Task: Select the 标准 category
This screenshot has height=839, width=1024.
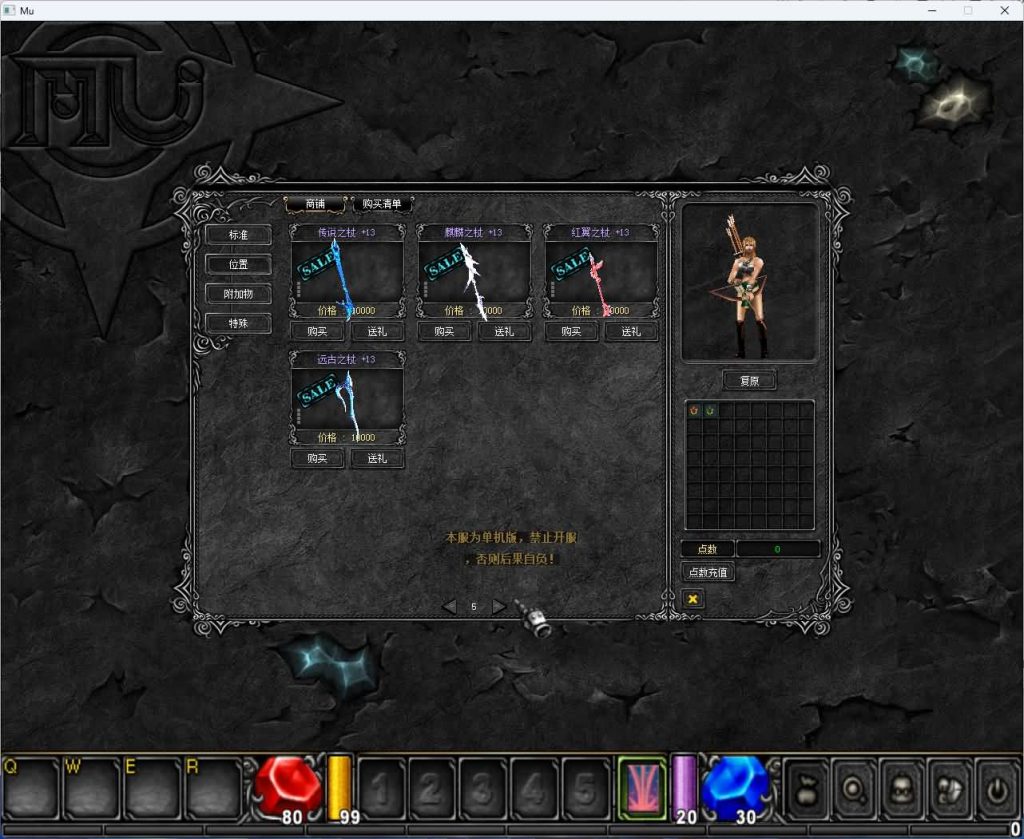Action: (238, 235)
